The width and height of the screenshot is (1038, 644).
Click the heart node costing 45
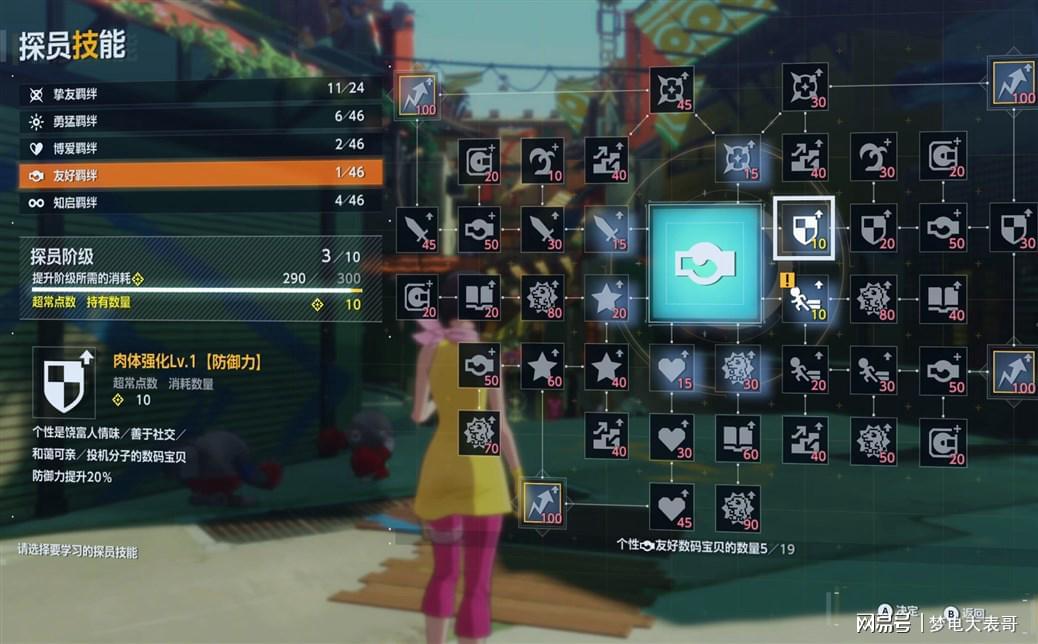click(x=672, y=507)
